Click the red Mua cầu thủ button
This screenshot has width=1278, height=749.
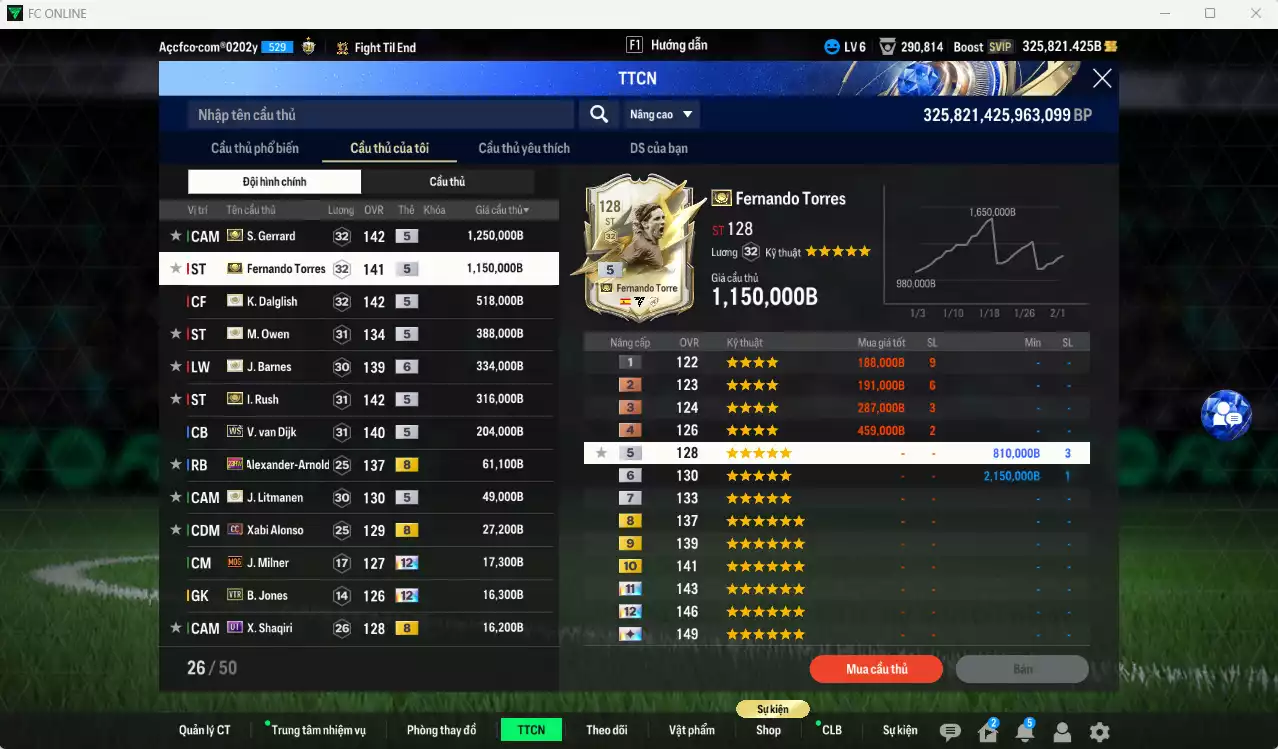coord(876,669)
